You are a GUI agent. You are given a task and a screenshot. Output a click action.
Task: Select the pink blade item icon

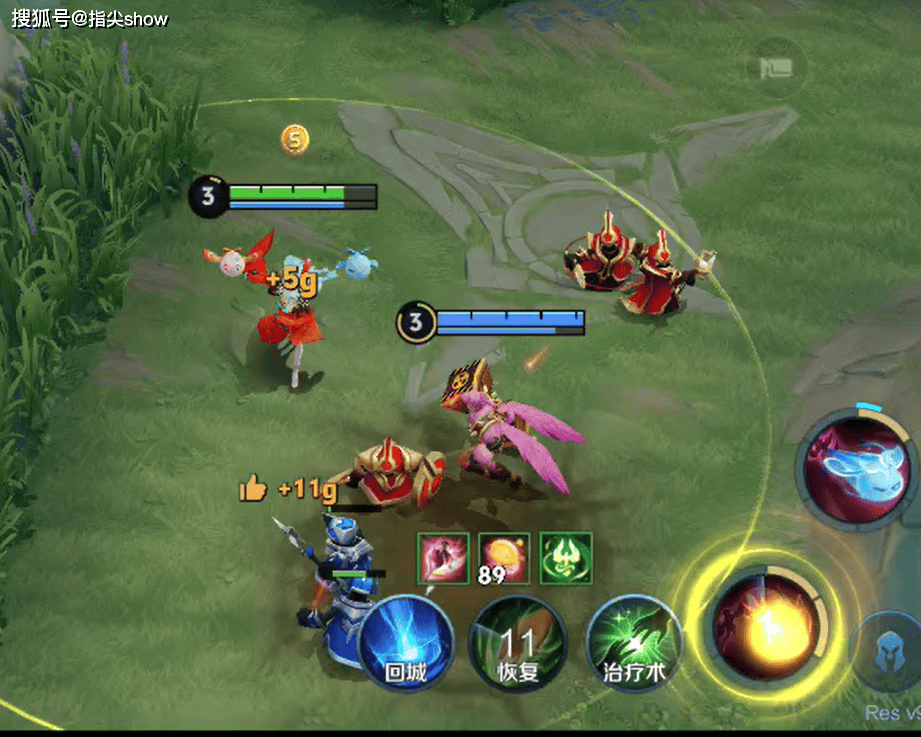point(443,558)
